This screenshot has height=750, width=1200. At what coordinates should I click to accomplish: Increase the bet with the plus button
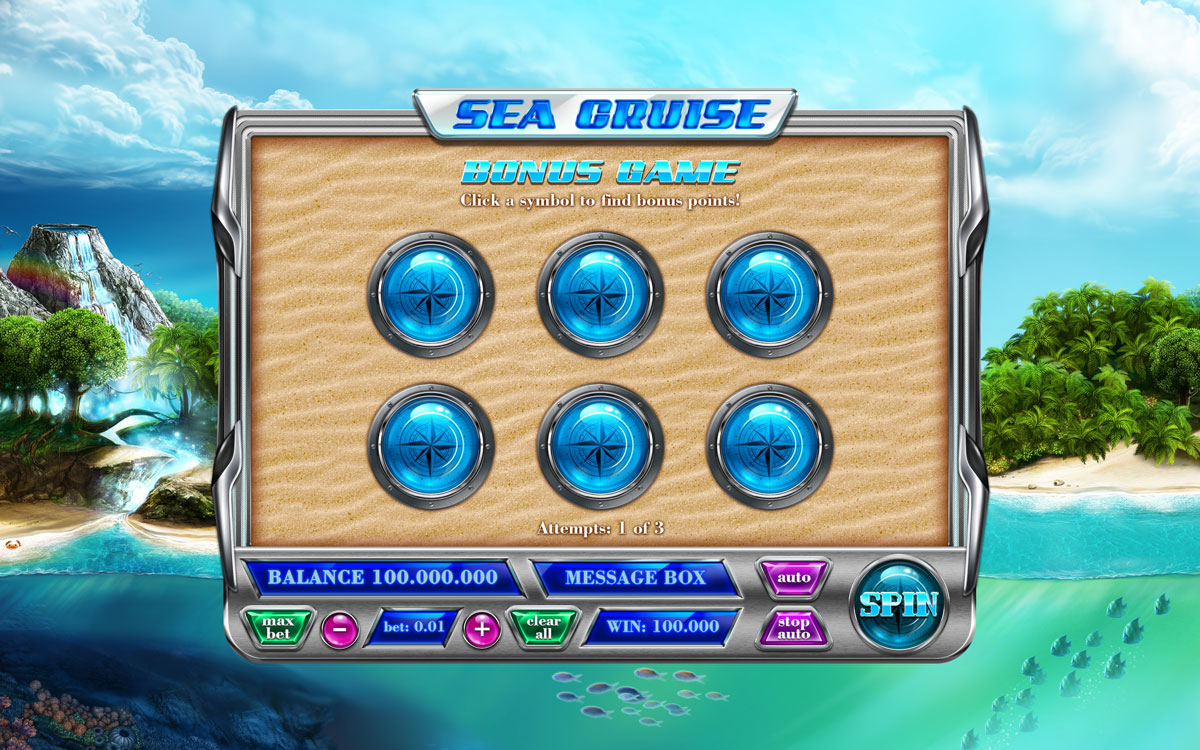click(482, 629)
